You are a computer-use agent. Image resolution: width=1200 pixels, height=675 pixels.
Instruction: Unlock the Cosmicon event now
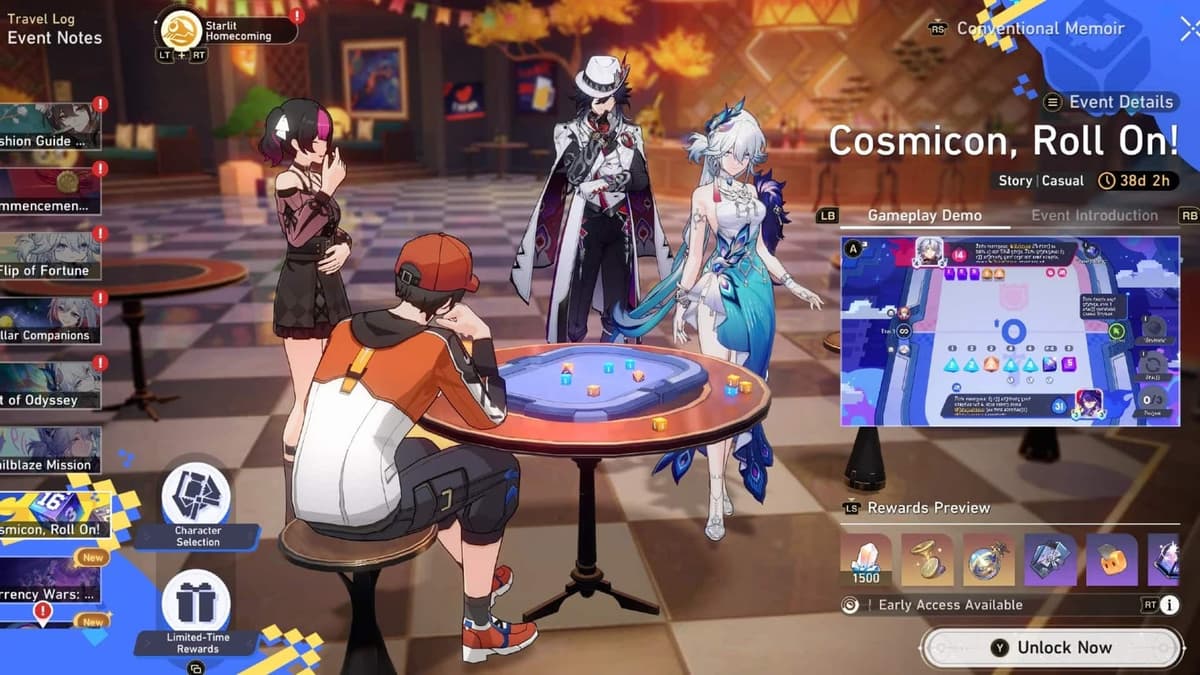1051,648
